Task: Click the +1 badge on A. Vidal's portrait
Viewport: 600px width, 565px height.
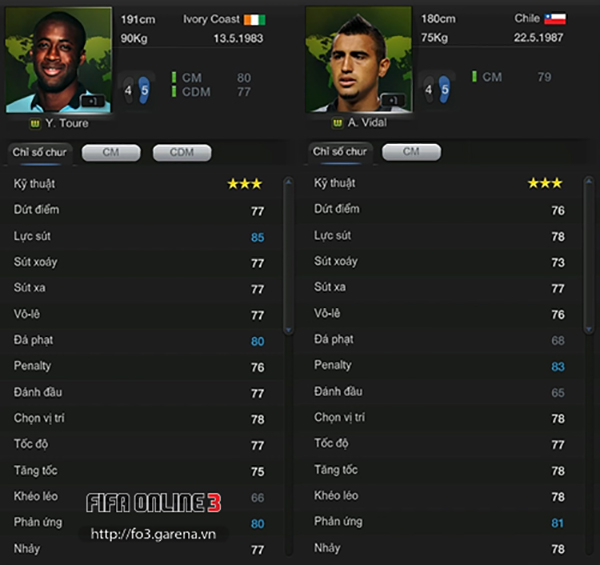Action: click(x=393, y=100)
